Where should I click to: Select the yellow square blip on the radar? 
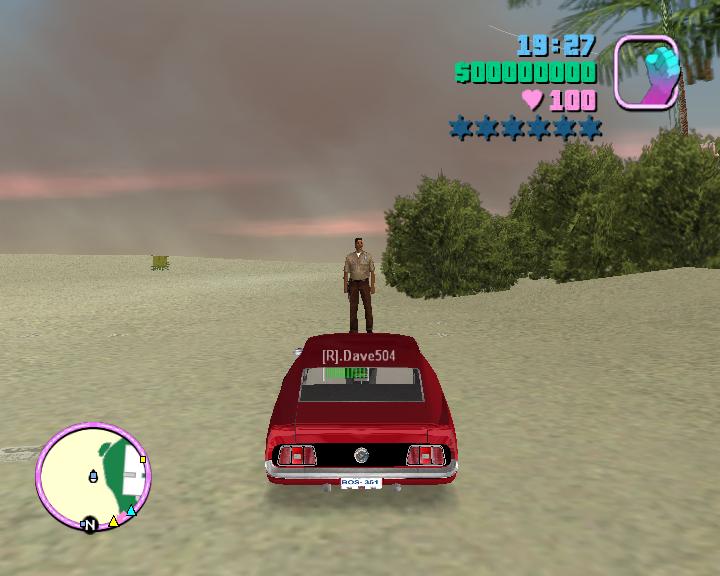click(143, 459)
